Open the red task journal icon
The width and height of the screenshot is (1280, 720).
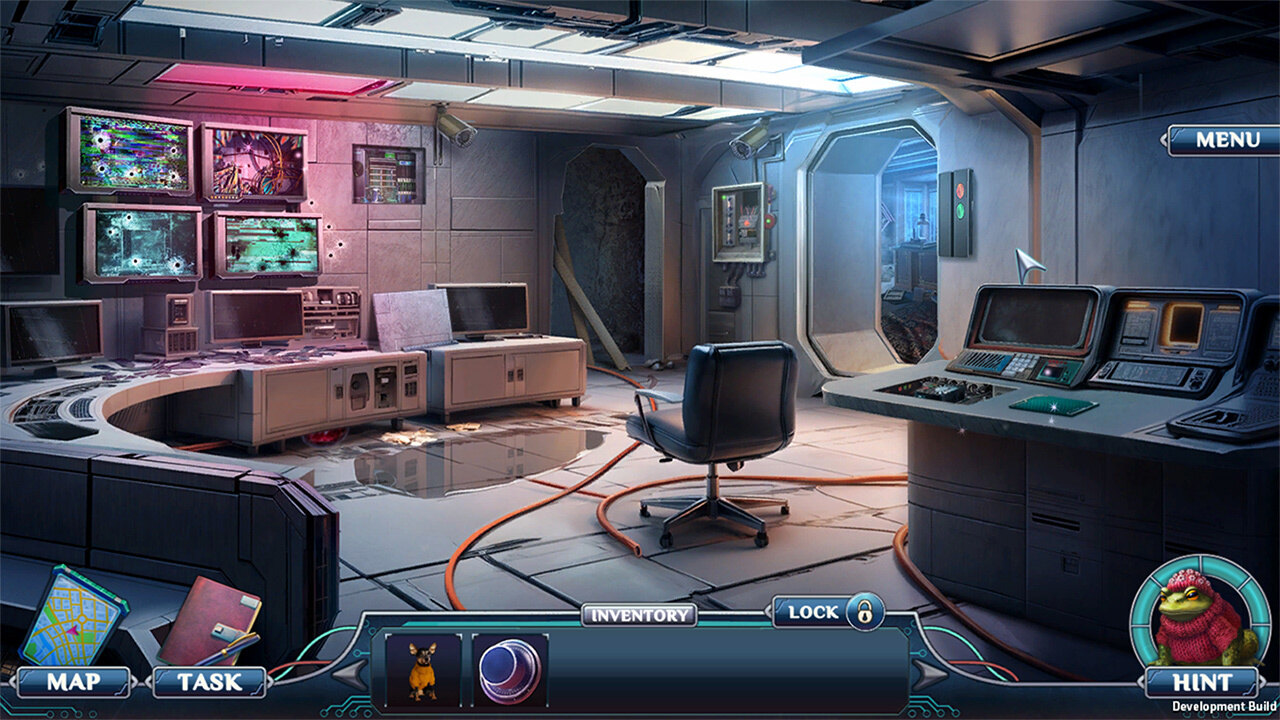pos(208,619)
